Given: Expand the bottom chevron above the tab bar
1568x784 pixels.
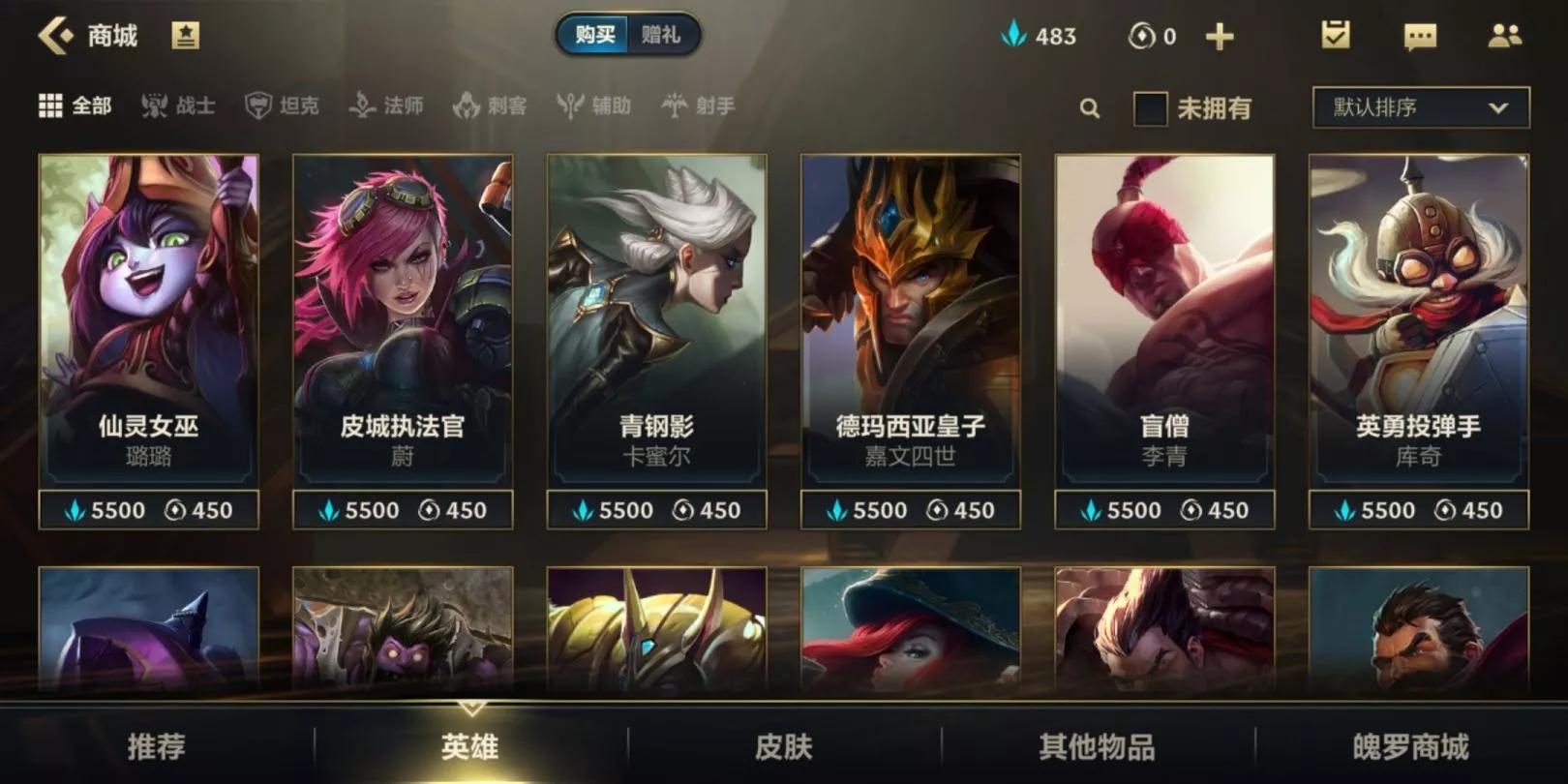Looking at the screenshot, I should [470, 706].
